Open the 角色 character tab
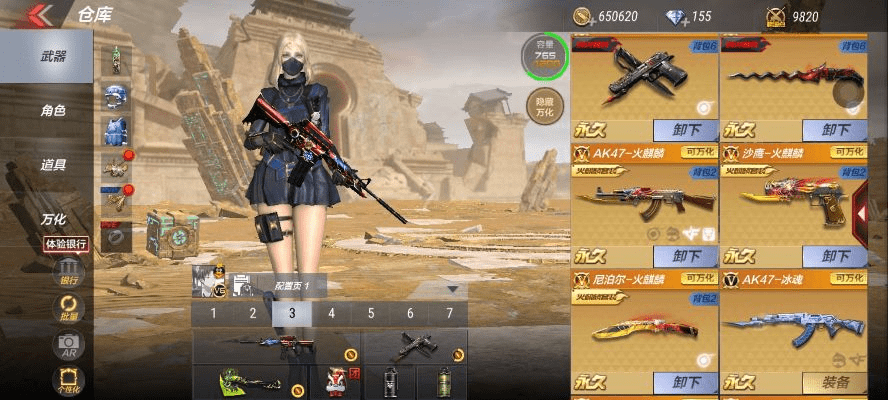Screen dimensions: 888x400 (52, 111)
